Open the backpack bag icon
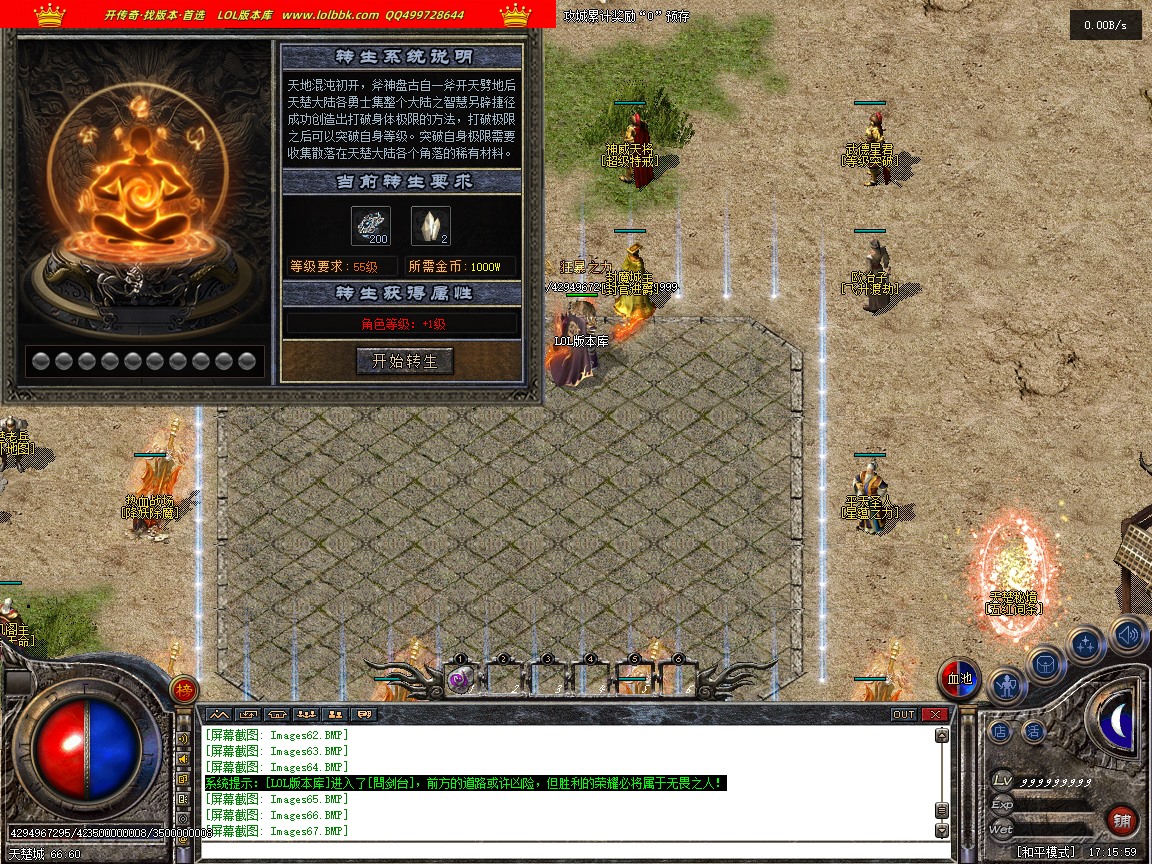This screenshot has height=864, width=1152. (1046, 664)
